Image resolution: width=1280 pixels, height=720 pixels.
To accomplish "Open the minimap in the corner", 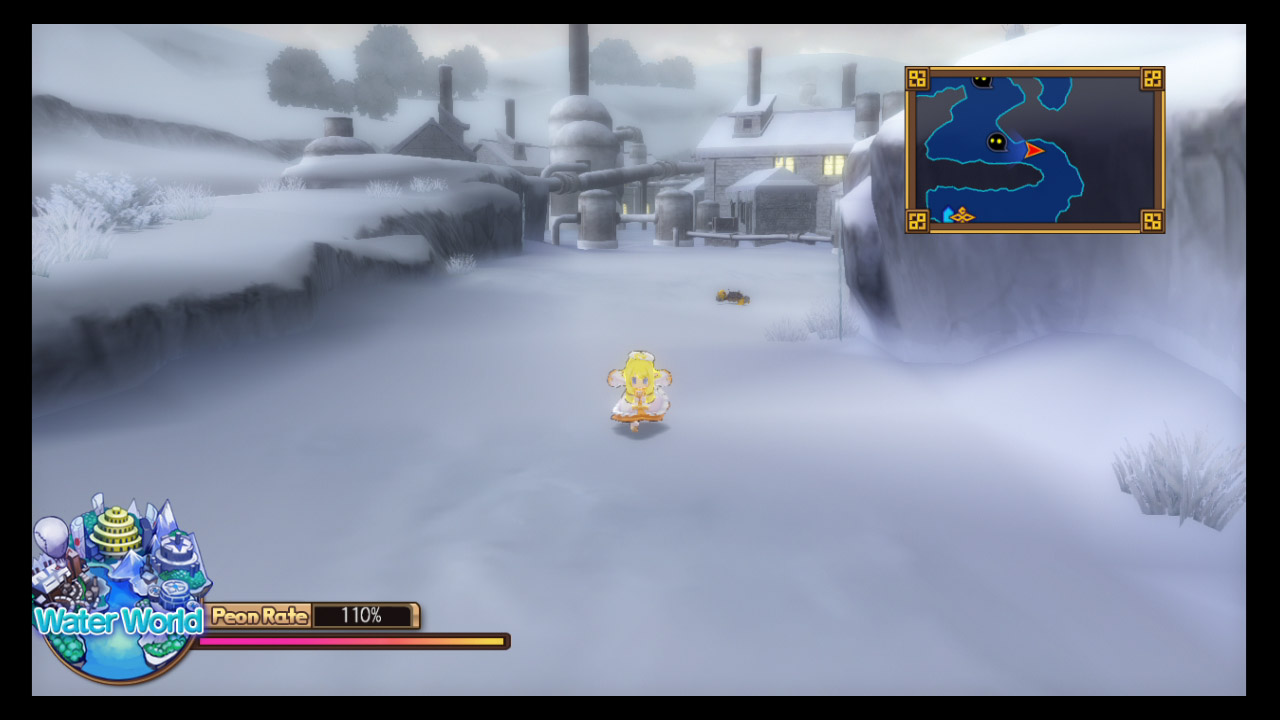I will (1034, 150).
